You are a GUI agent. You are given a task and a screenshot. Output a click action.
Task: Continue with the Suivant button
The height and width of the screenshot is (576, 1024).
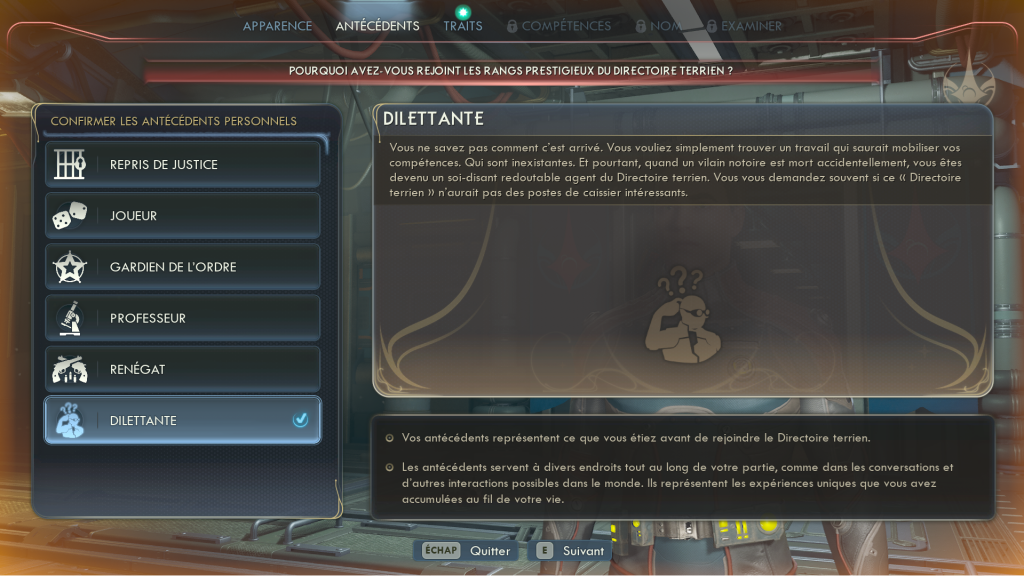[571, 551]
